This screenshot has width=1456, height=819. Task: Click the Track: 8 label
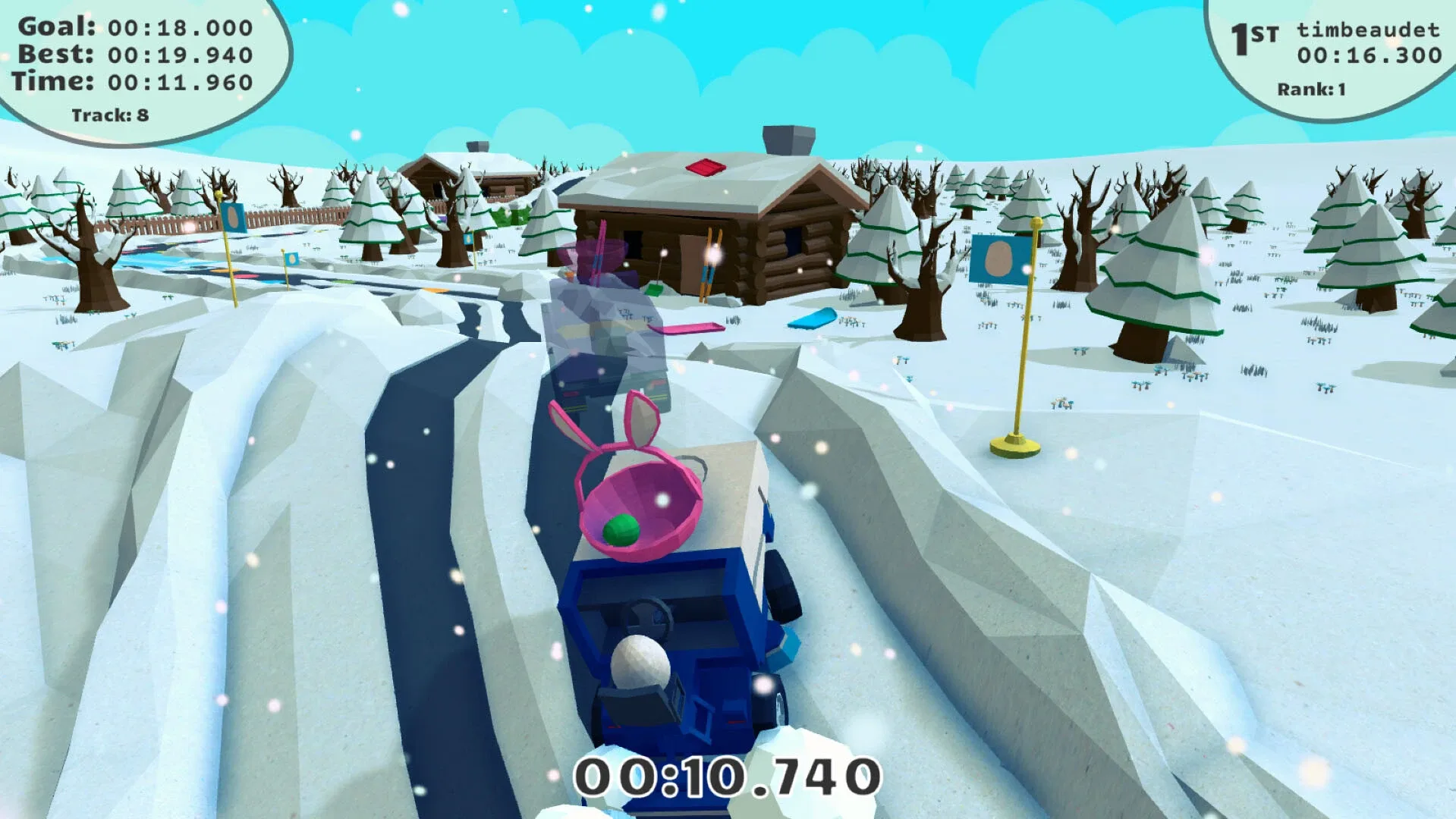pyautogui.click(x=110, y=115)
